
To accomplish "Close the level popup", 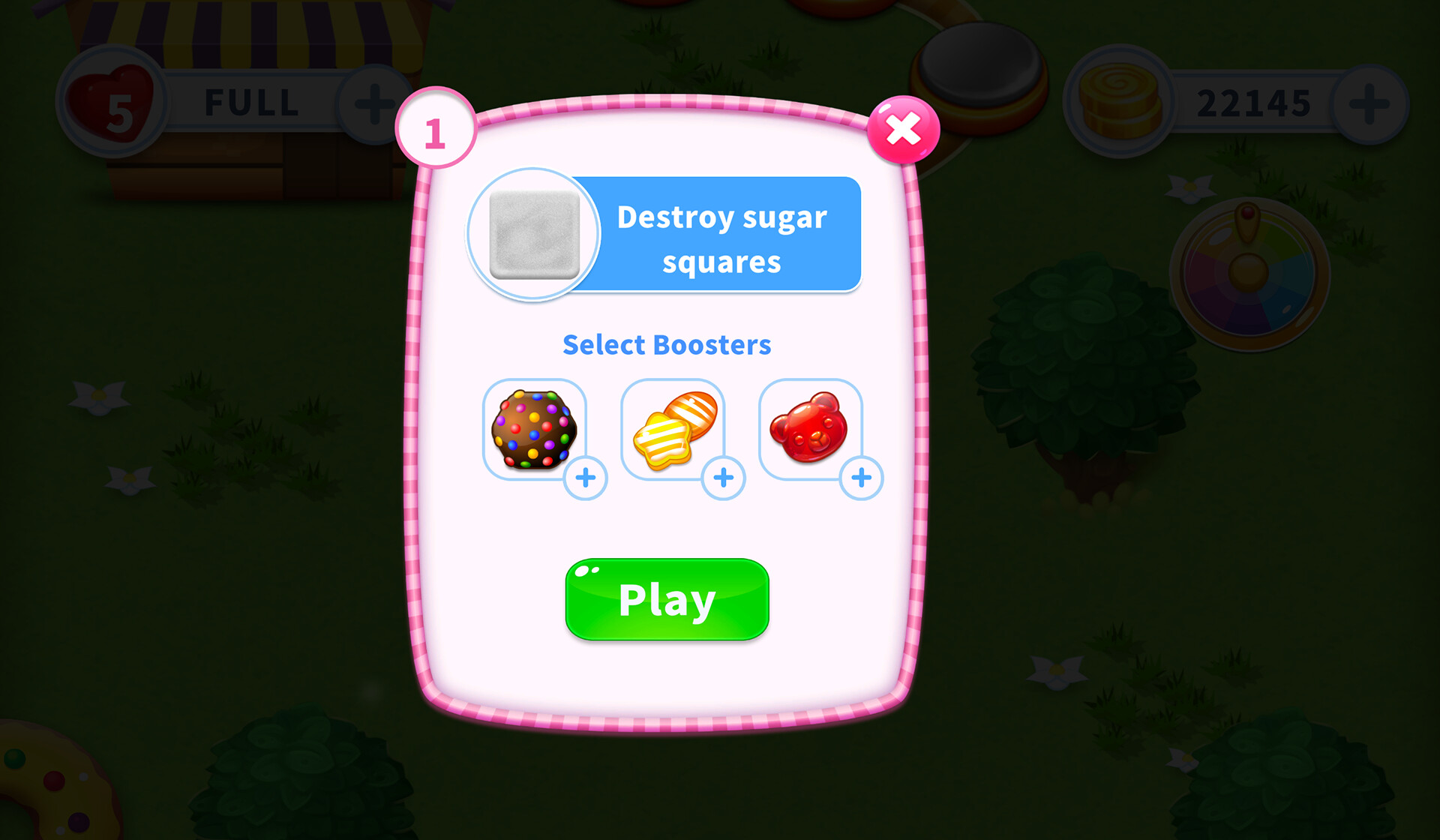I will (x=903, y=129).
